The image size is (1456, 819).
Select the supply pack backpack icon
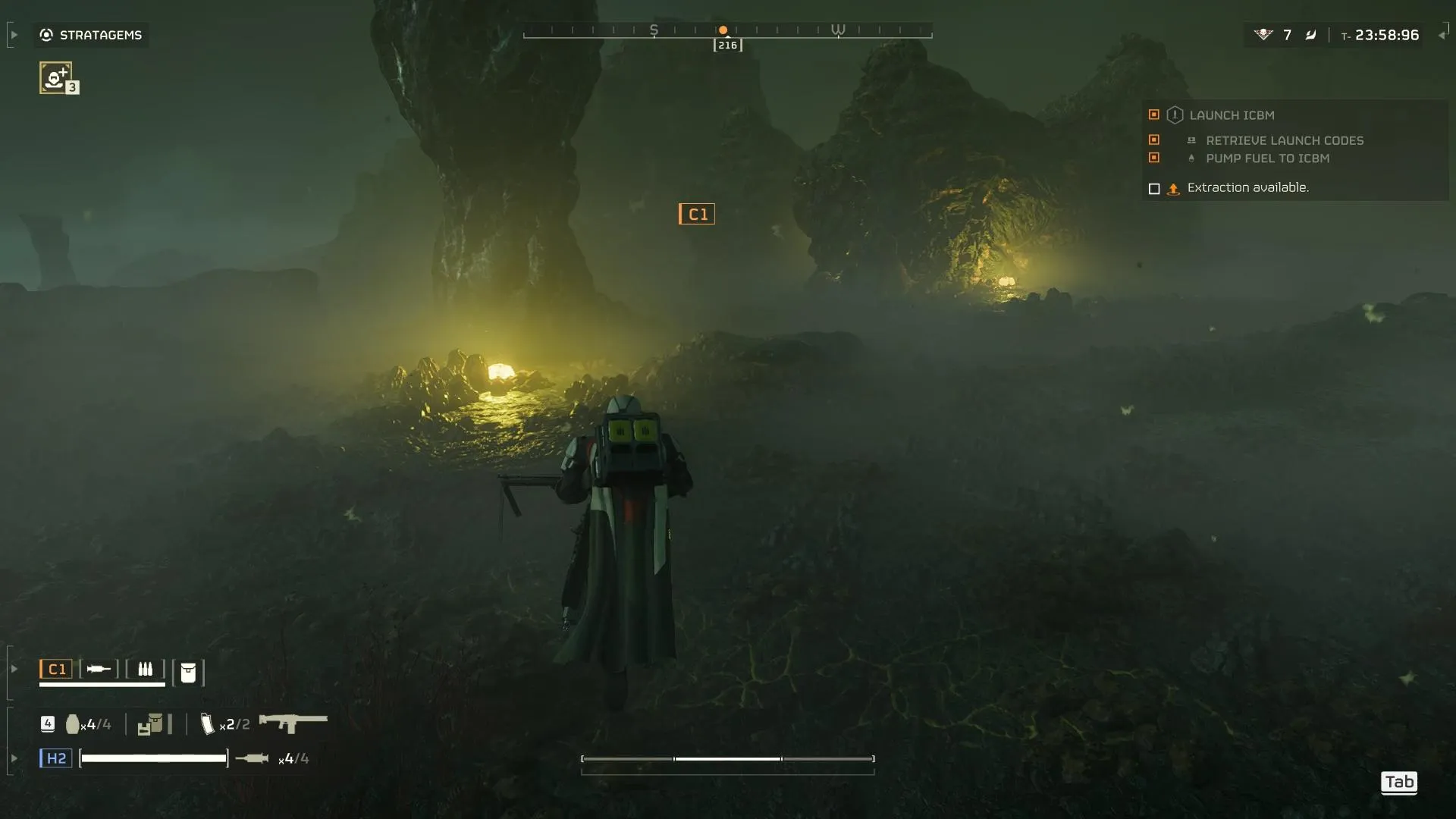[150, 724]
